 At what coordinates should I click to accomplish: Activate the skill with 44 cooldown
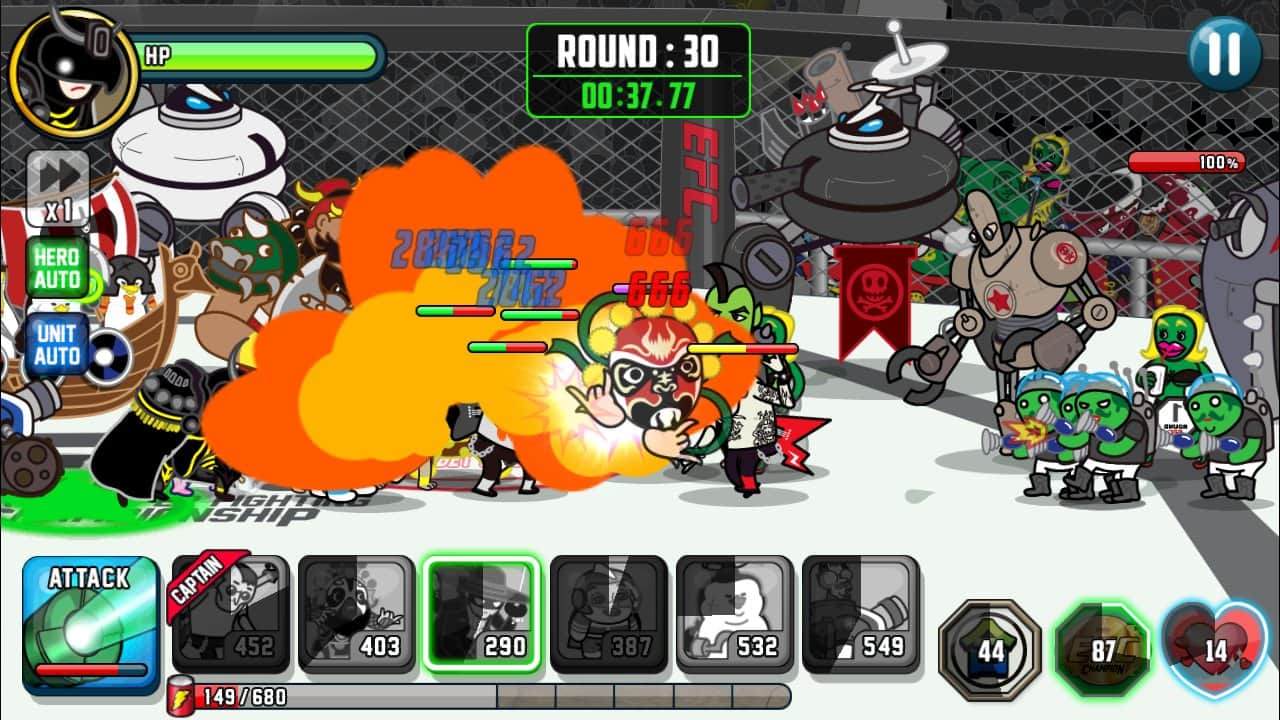tap(990, 649)
